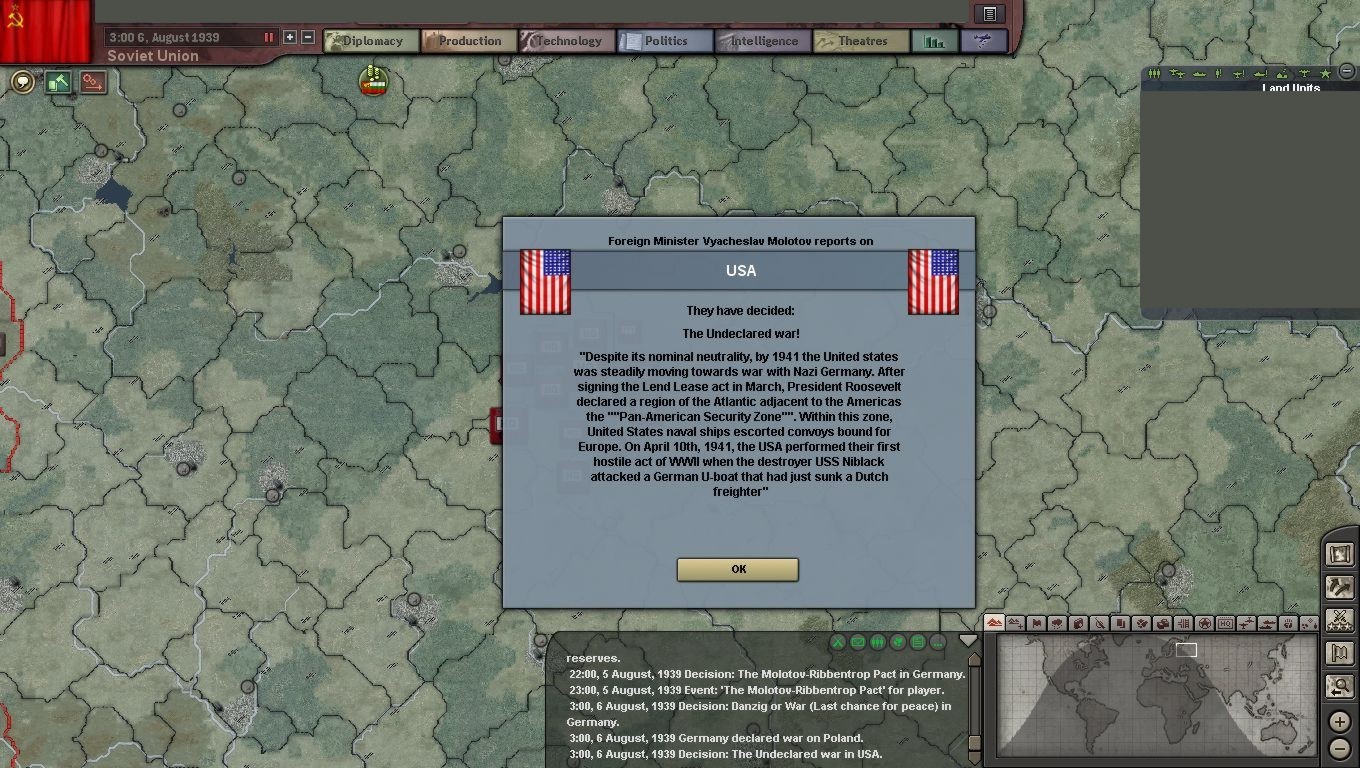Screen dimensions: 1360x768
Task: Click the world minimap
Action: pyautogui.click(x=1156, y=692)
